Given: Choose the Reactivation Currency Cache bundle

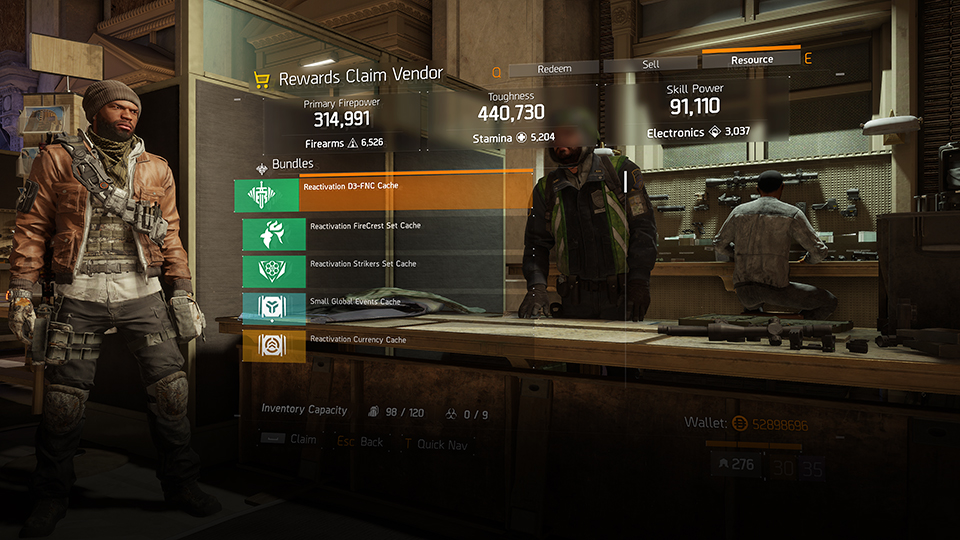Looking at the screenshot, I should (x=380, y=345).
